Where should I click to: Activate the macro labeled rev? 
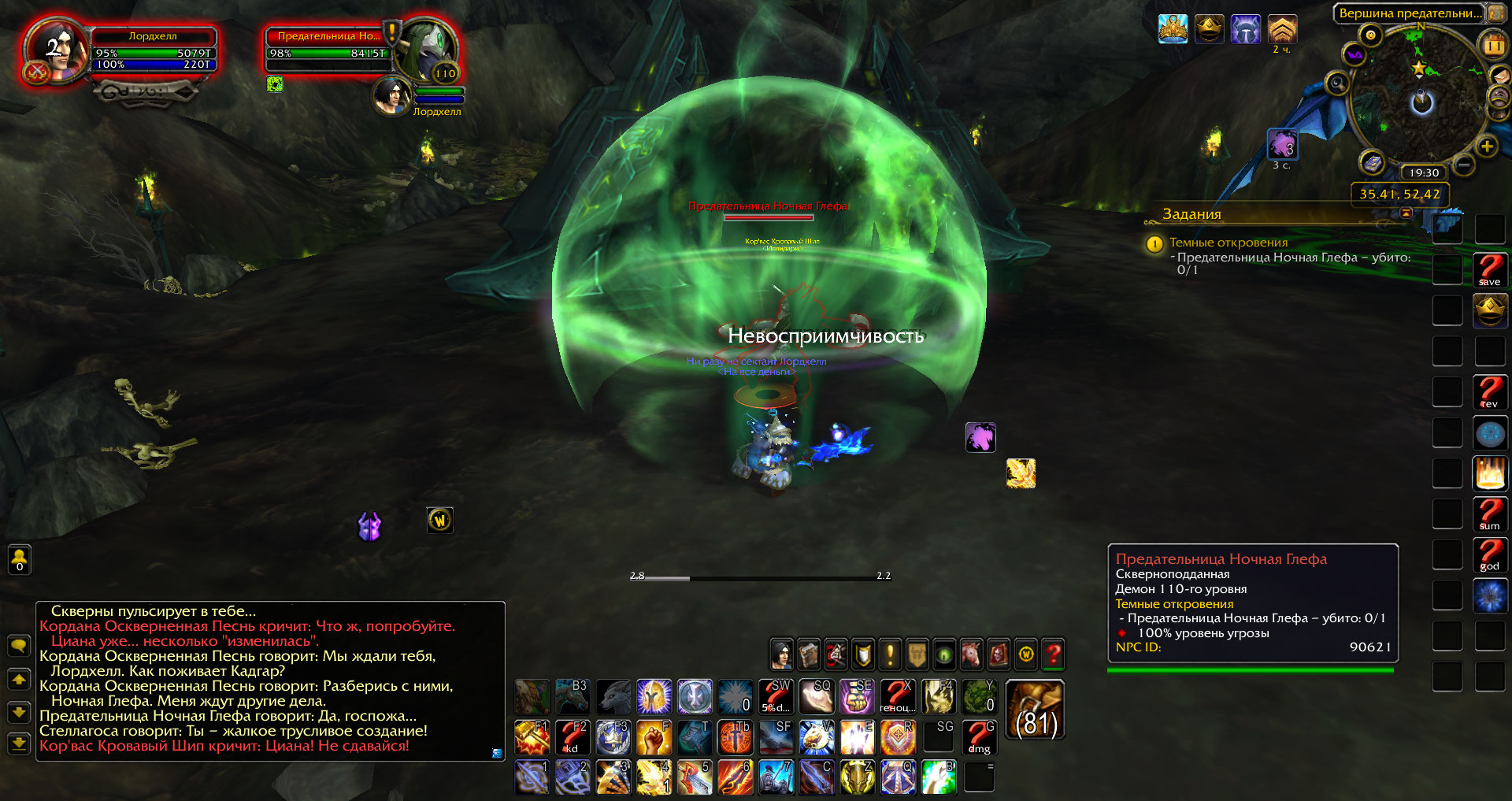pos(1489,392)
